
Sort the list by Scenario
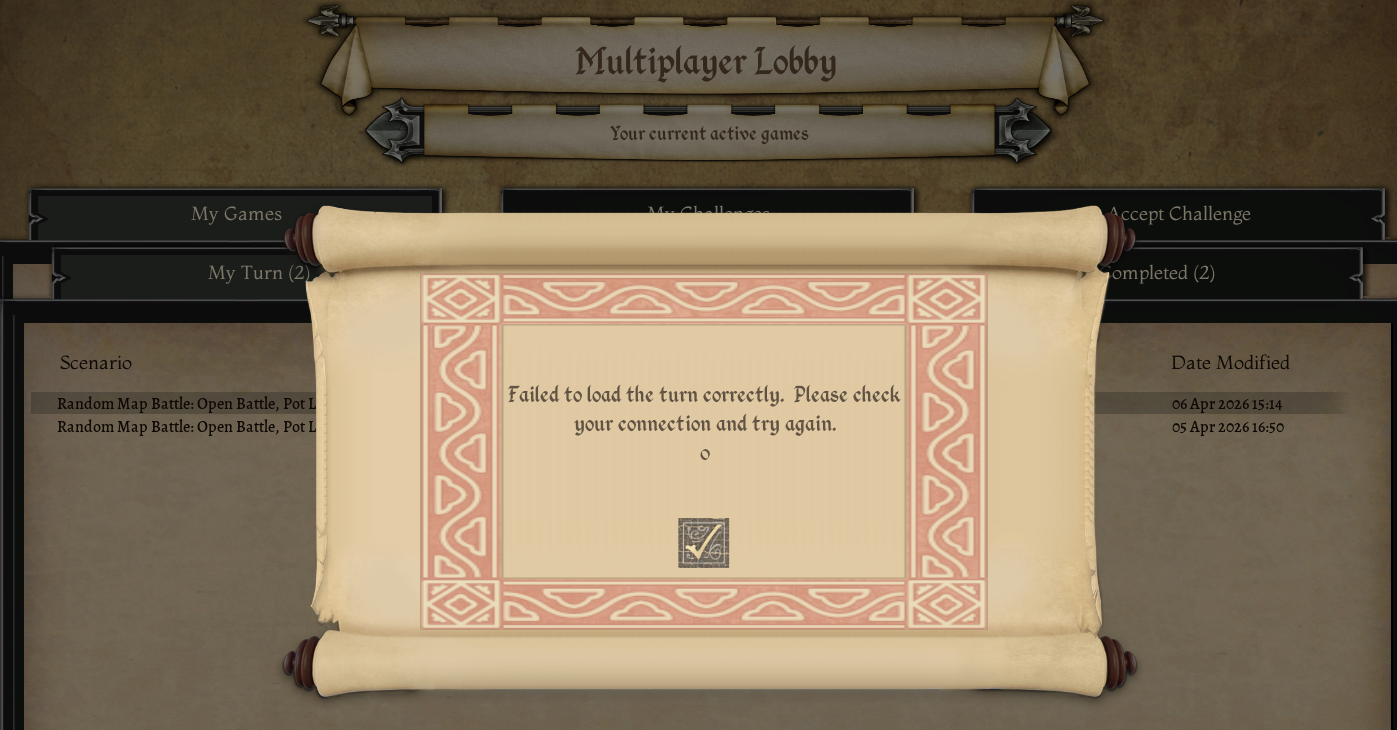(x=96, y=363)
